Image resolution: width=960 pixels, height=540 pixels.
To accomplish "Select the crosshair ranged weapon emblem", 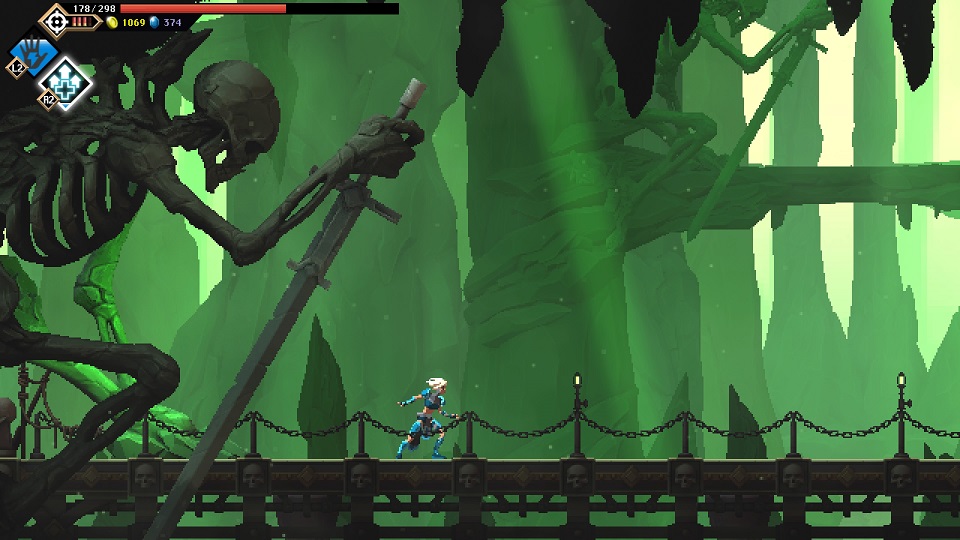I will tap(54, 19).
